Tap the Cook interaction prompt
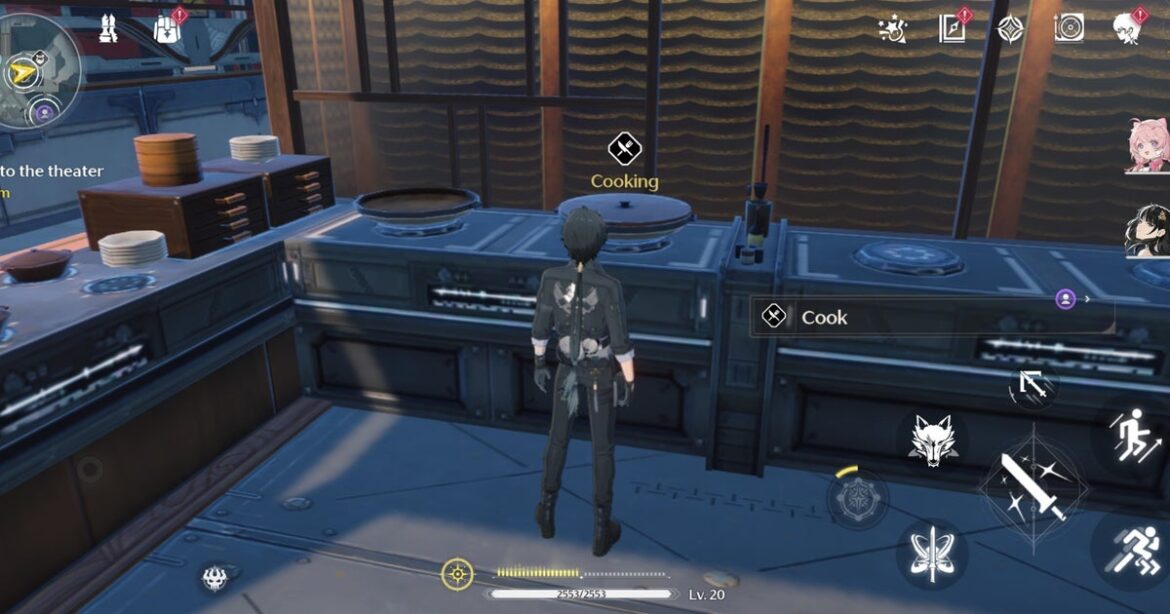Image resolution: width=1170 pixels, height=614 pixels. point(930,317)
